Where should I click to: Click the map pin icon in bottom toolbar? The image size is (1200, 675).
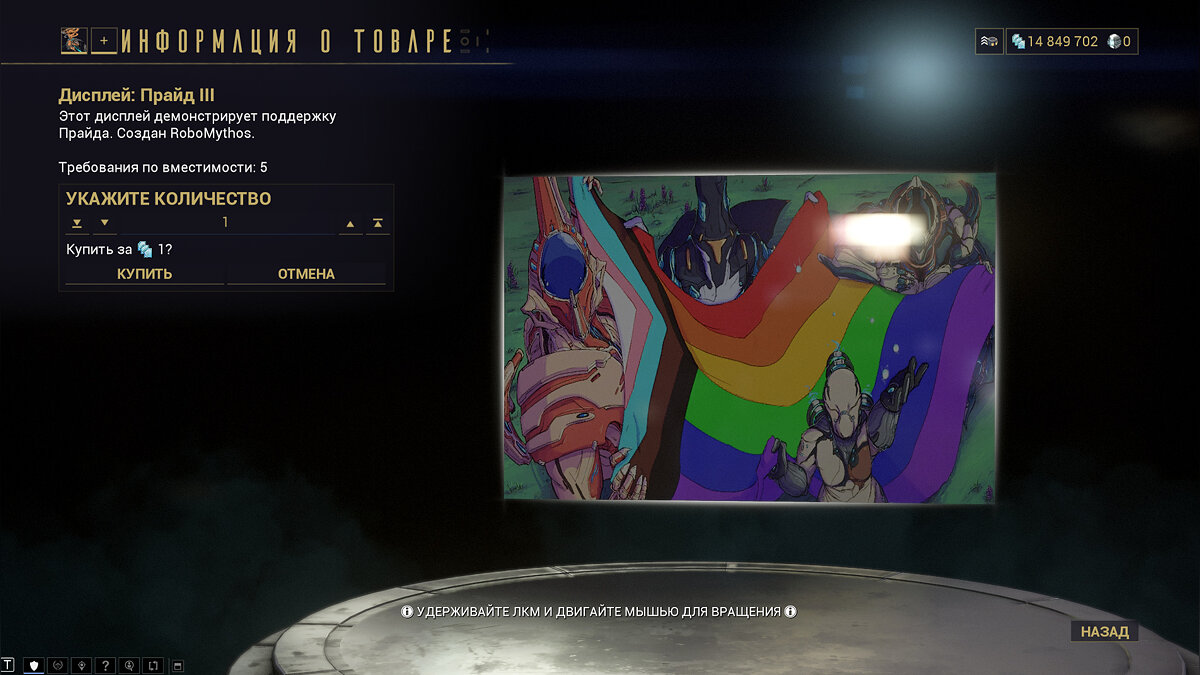pyautogui.click(x=82, y=665)
